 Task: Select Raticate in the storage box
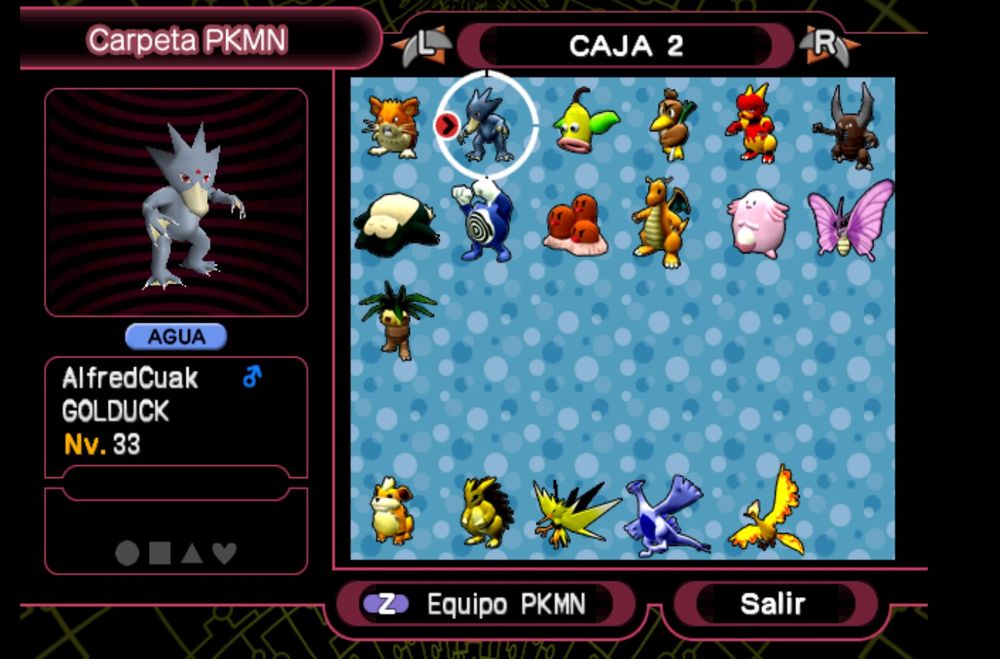pos(392,126)
